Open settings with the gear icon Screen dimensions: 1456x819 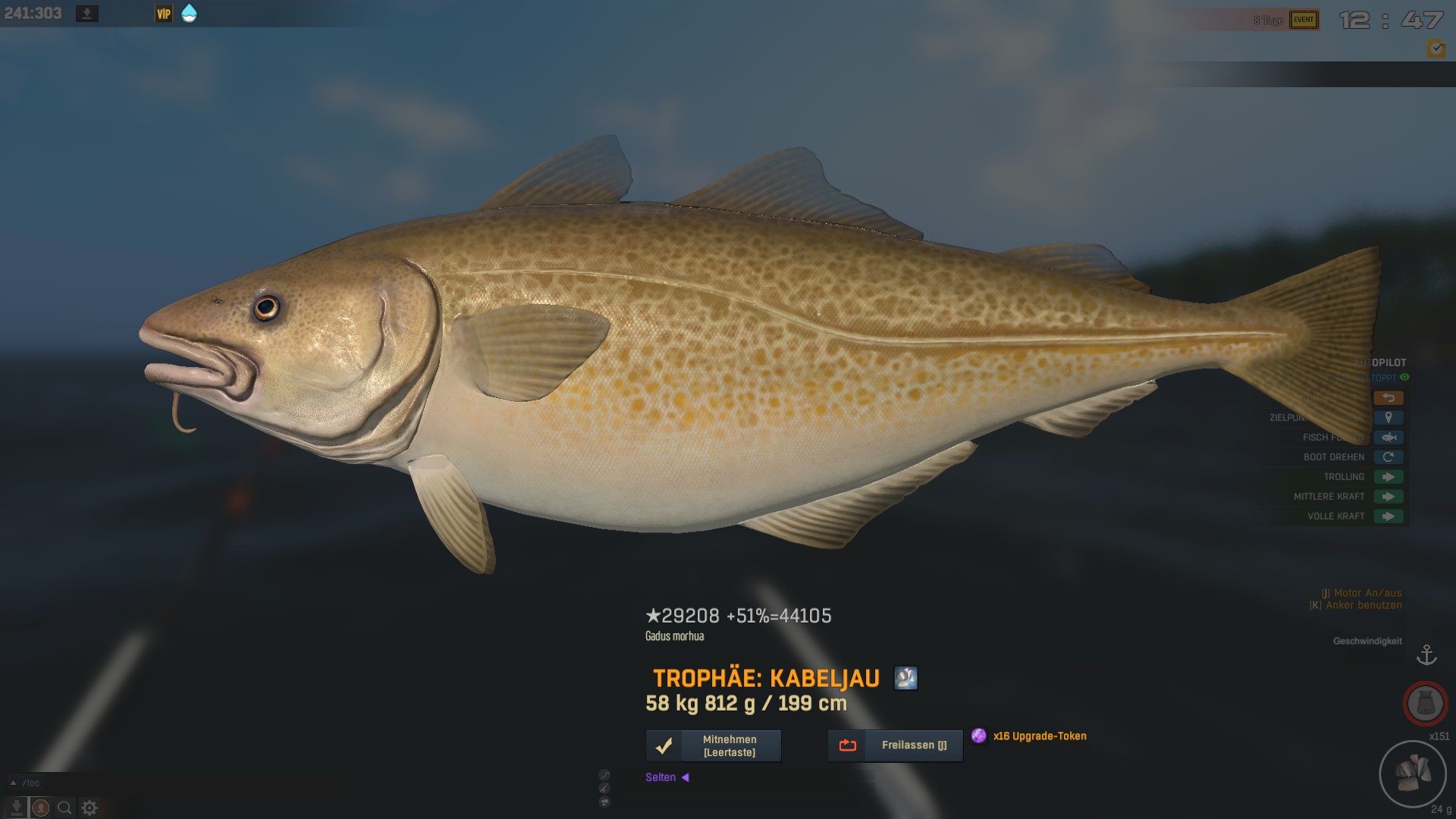point(89,808)
